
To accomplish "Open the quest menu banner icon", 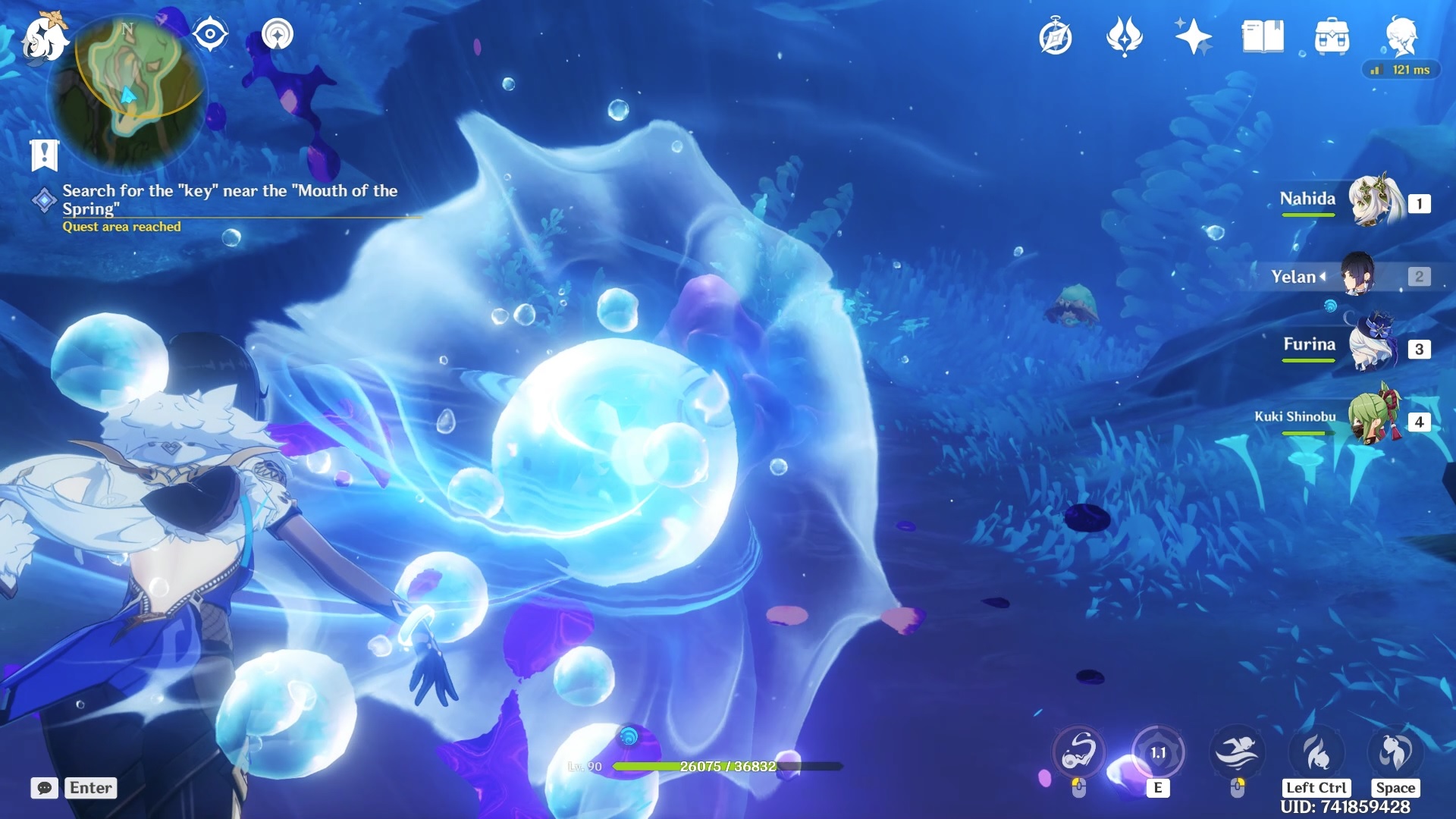I will click(x=44, y=155).
